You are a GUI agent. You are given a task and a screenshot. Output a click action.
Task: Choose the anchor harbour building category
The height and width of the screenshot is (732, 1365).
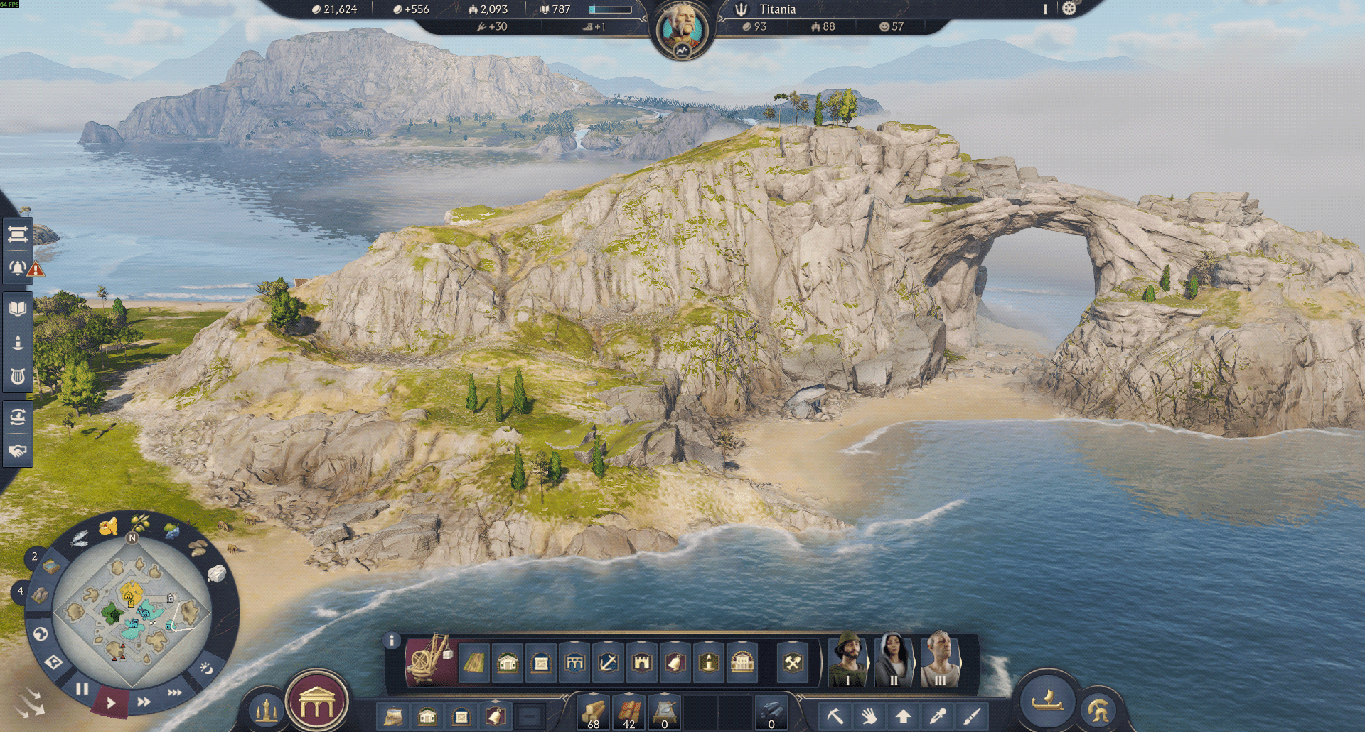point(609,662)
